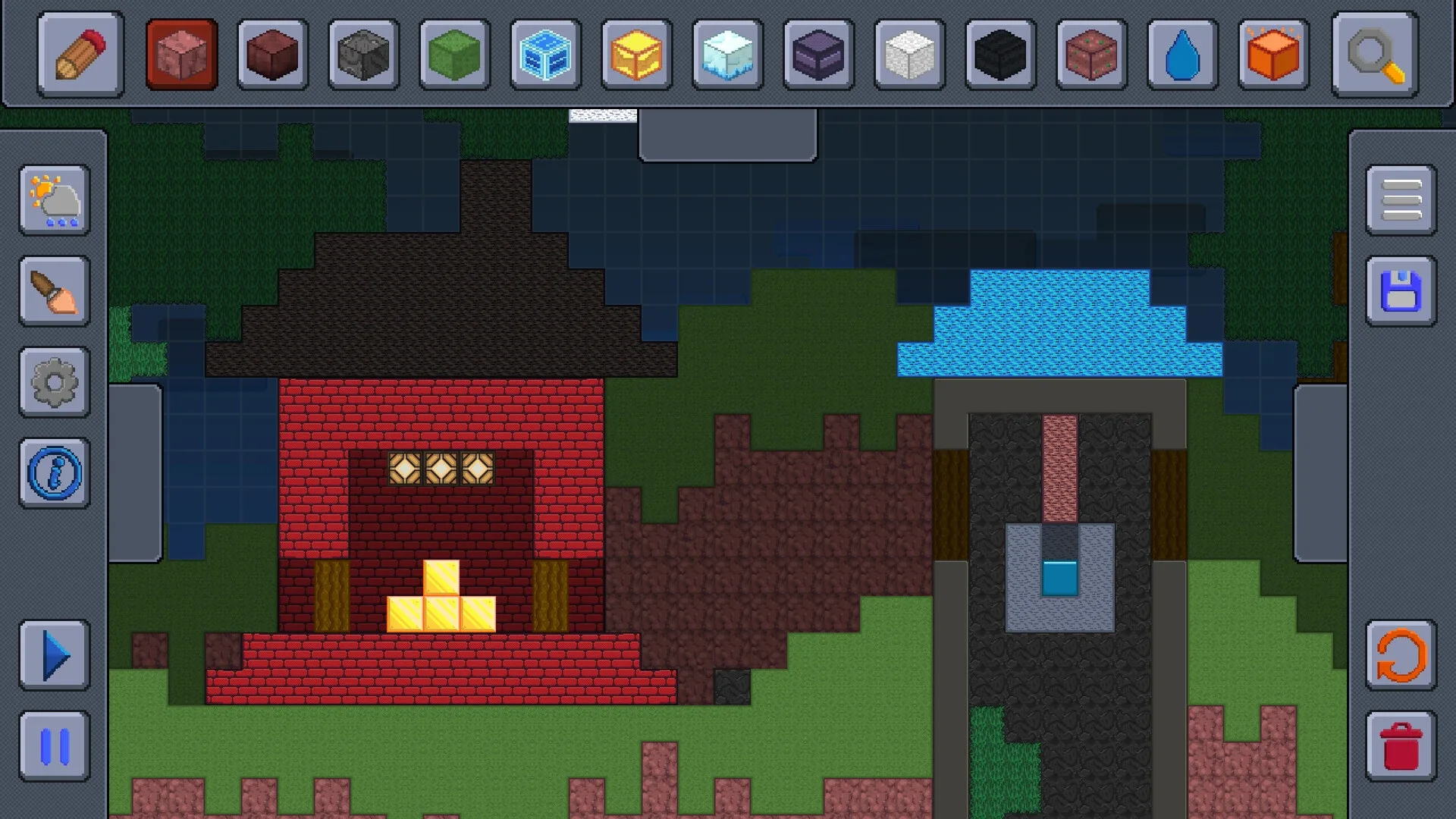Select the cobblestone block
The height and width of the screenshot is (819, 1456).
pyautogui.click(x=364, y=54)
